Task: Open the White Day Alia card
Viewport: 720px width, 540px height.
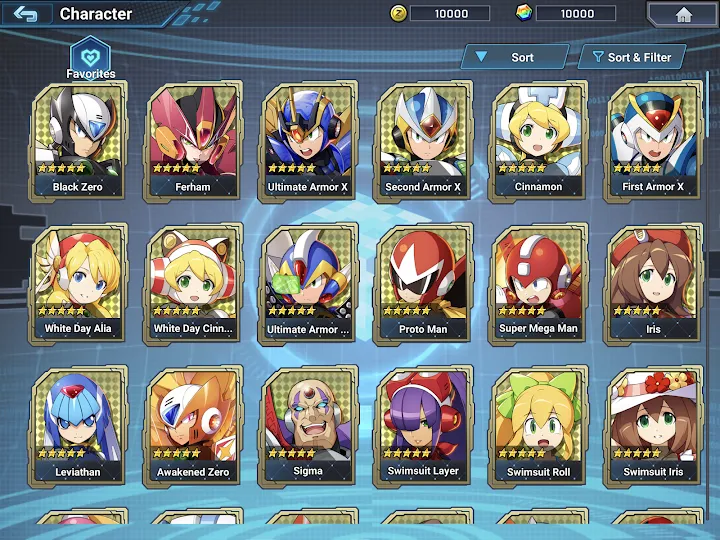Action: (79, 283)
